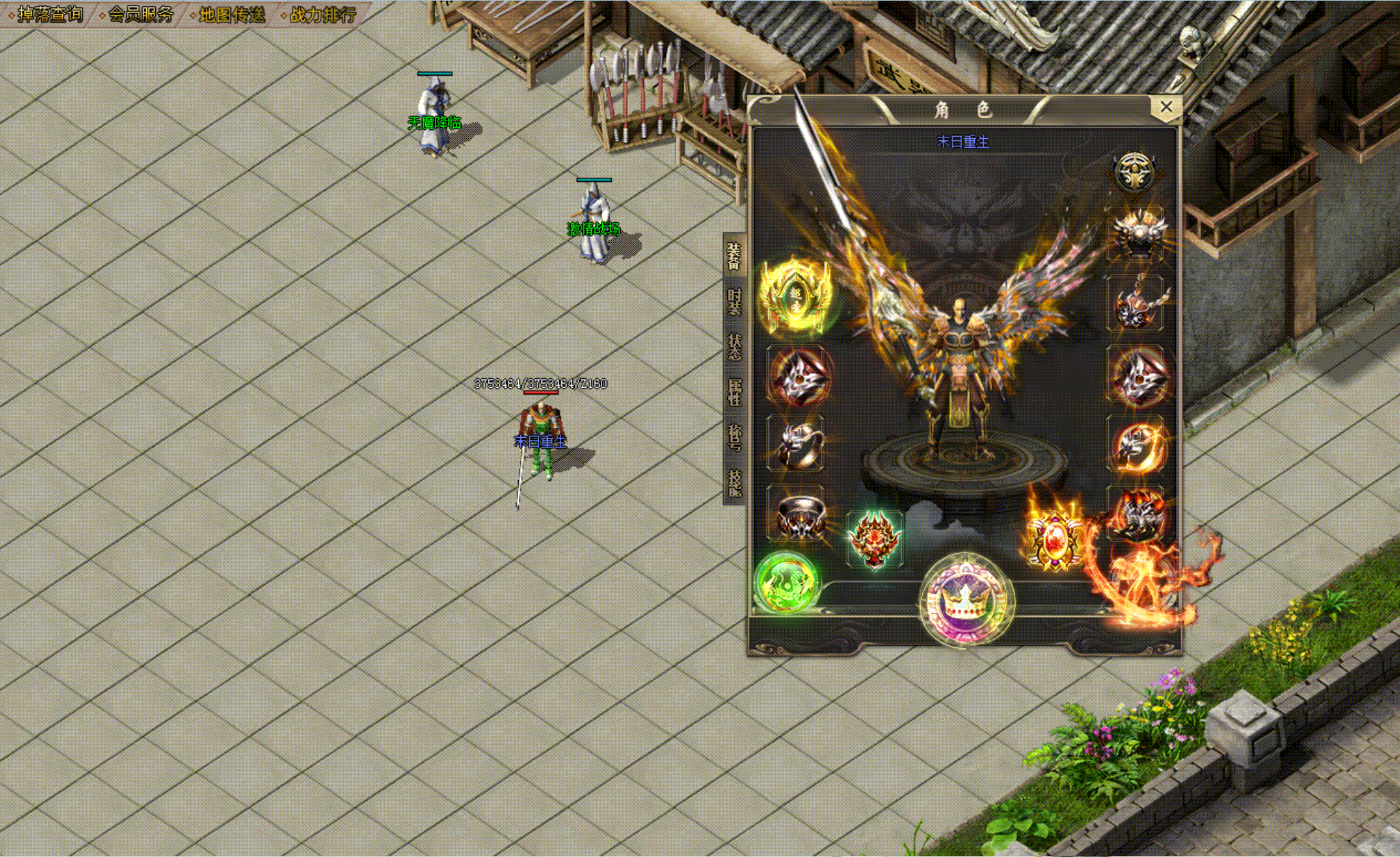Open the 会员服务 member services menu
1400x857 pixels.
[140, 14]
